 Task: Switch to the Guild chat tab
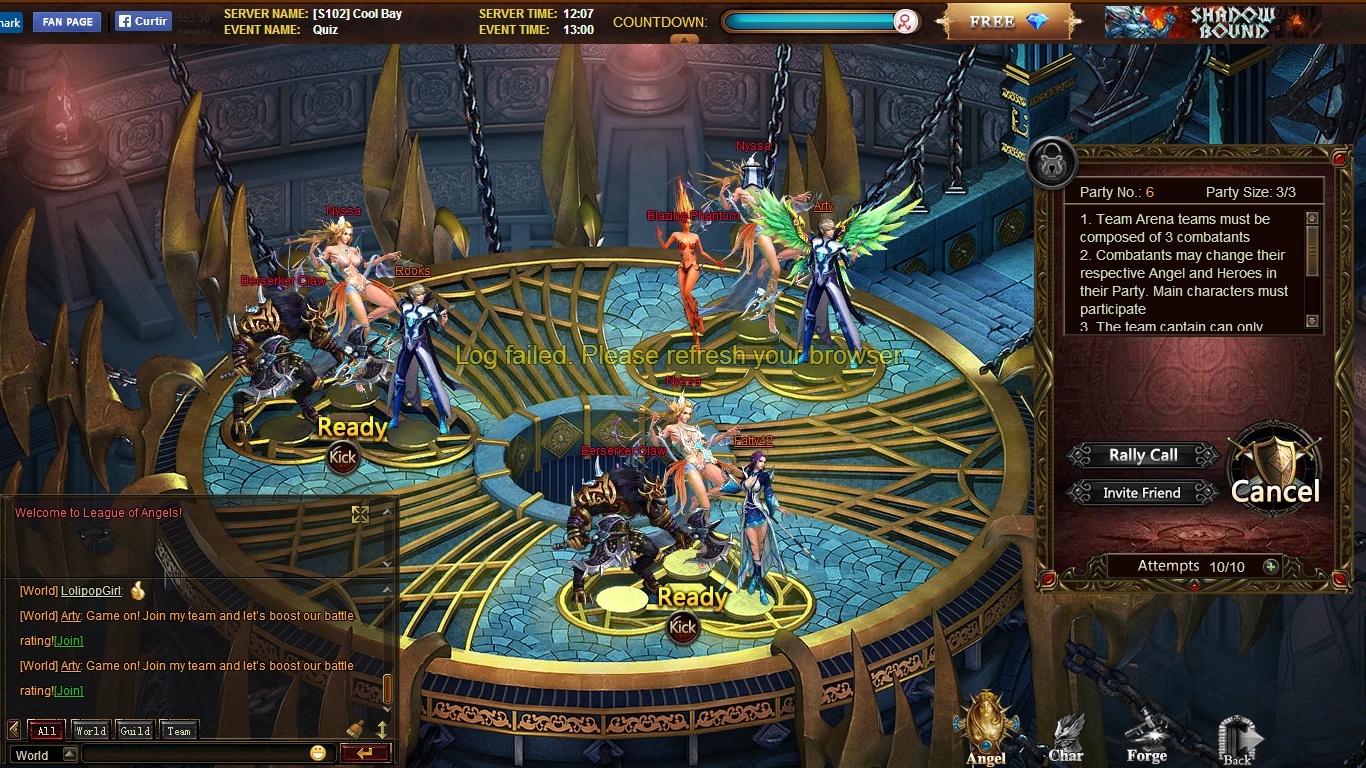pos(135,731)
